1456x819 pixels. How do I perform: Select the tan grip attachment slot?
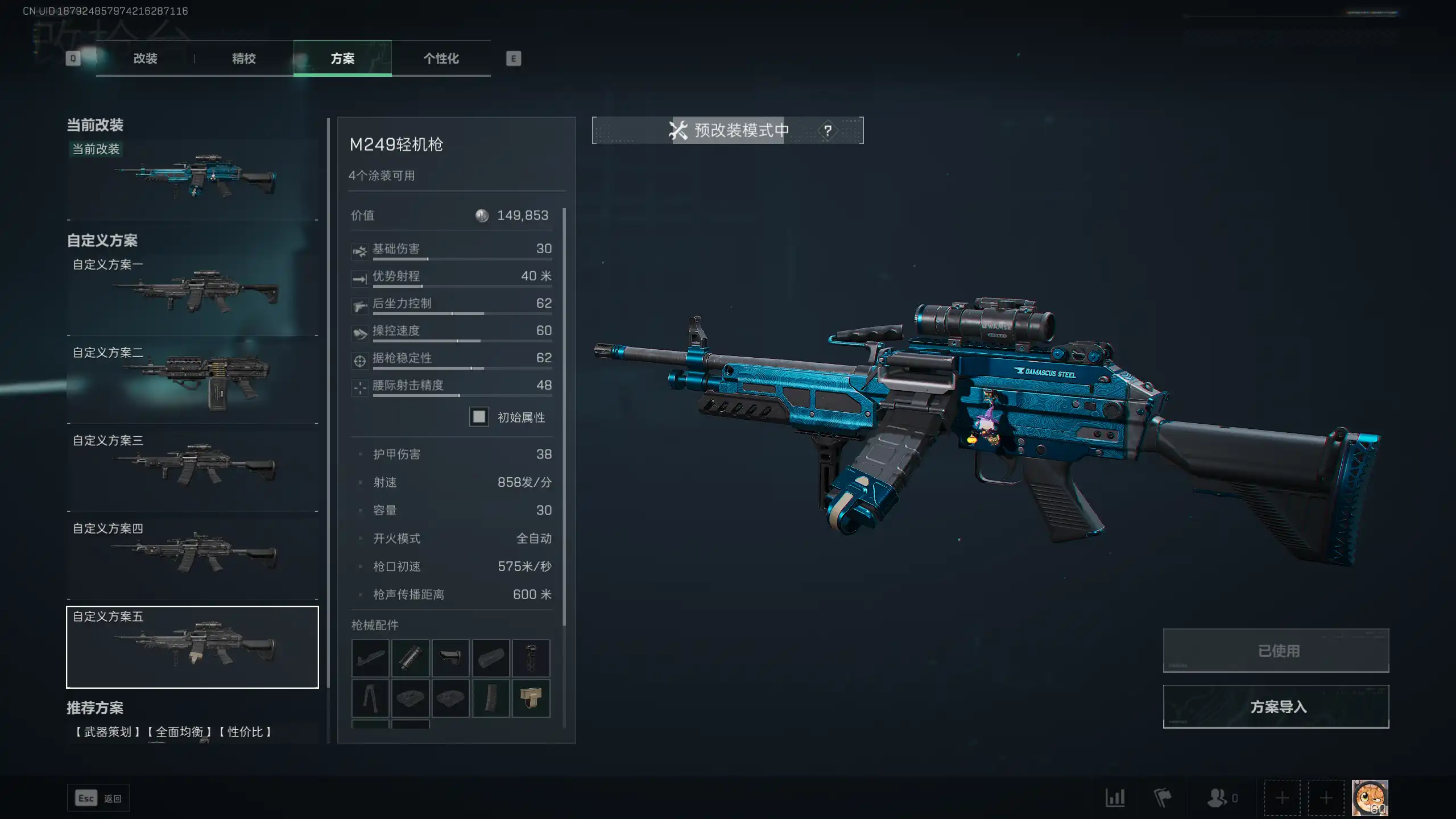click(531, 698)
